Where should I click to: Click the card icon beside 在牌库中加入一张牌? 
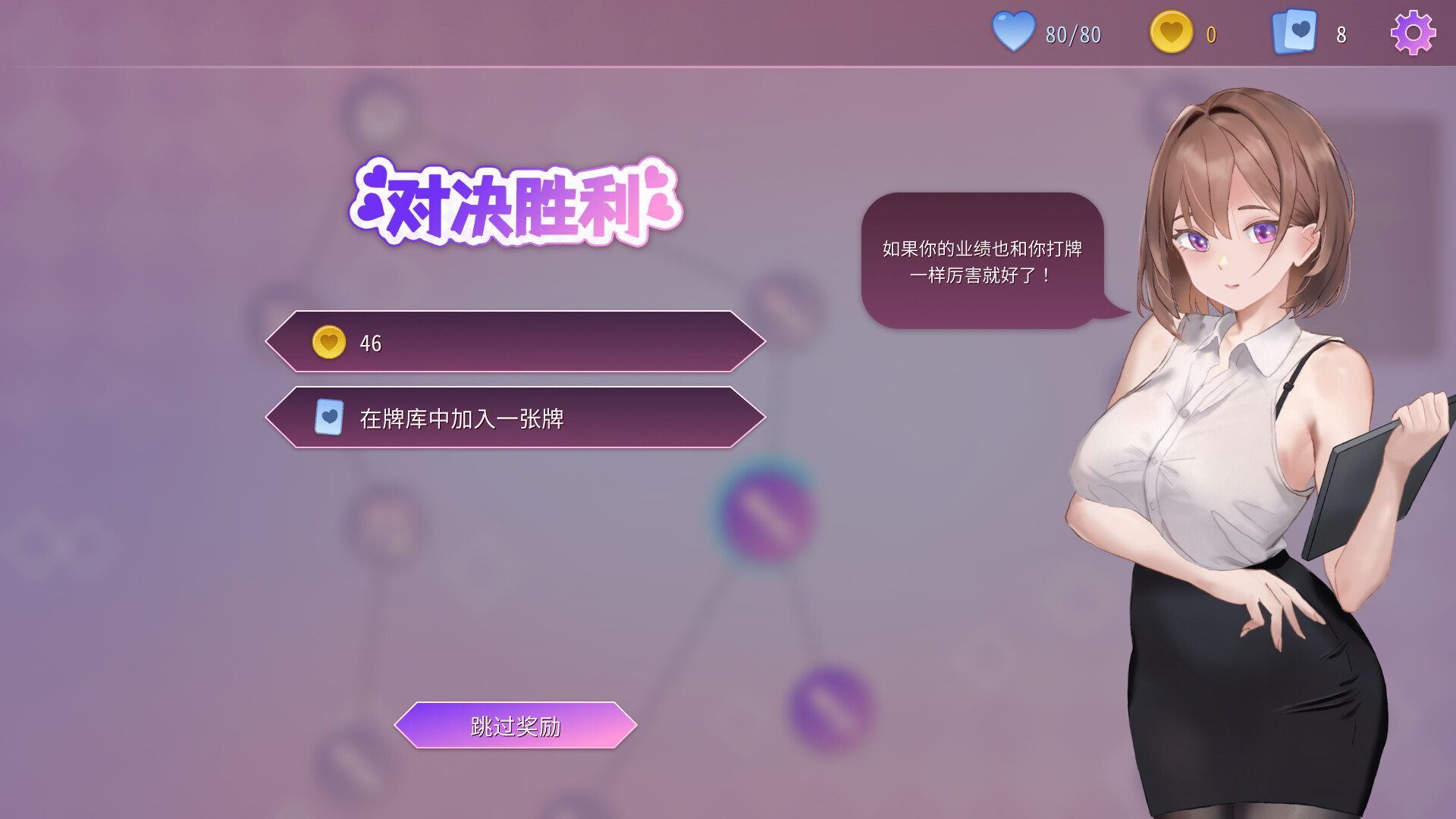pos(328,418)
